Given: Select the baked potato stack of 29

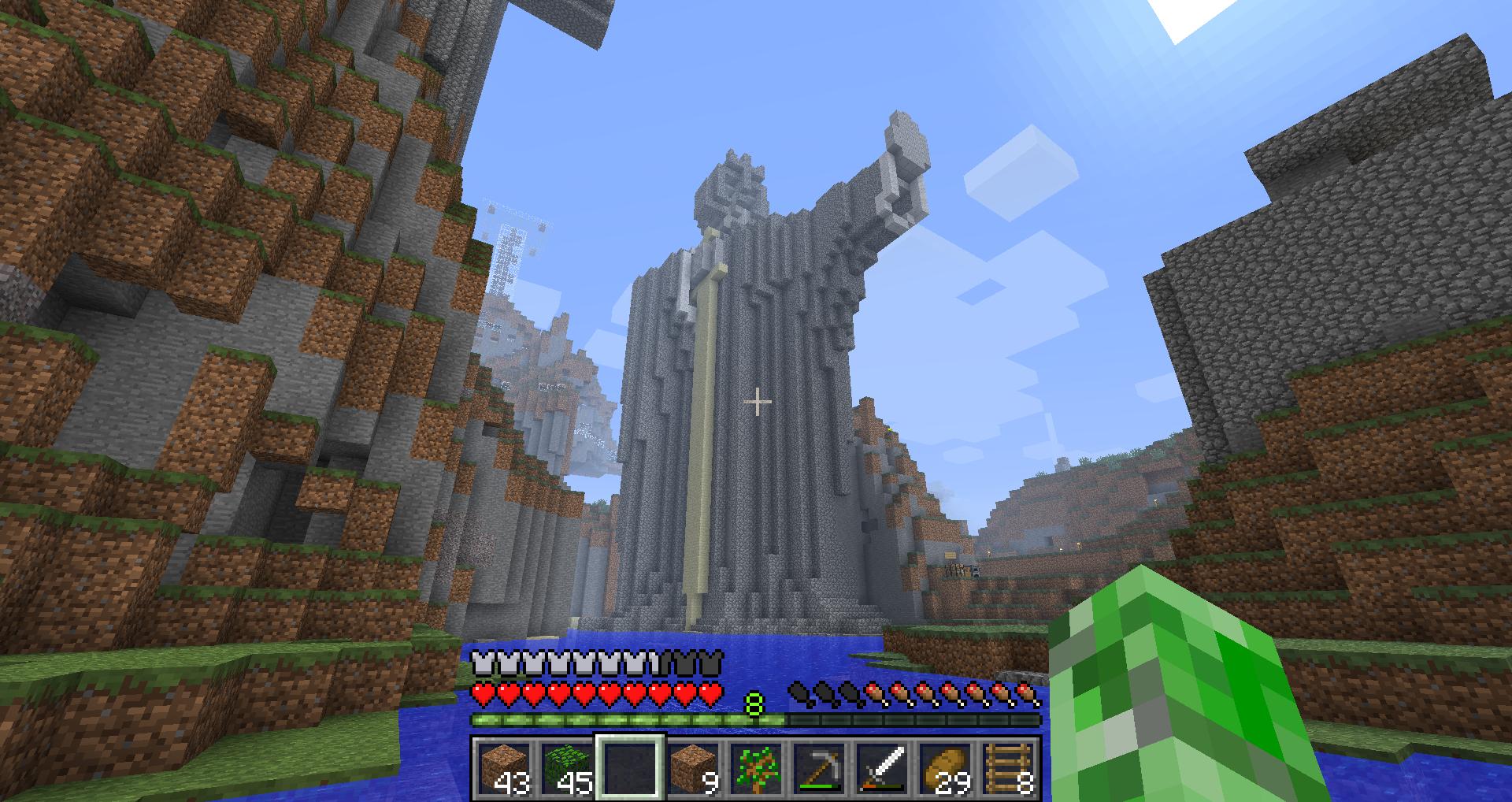Looking at the screenshot, I should pos(946,768).
